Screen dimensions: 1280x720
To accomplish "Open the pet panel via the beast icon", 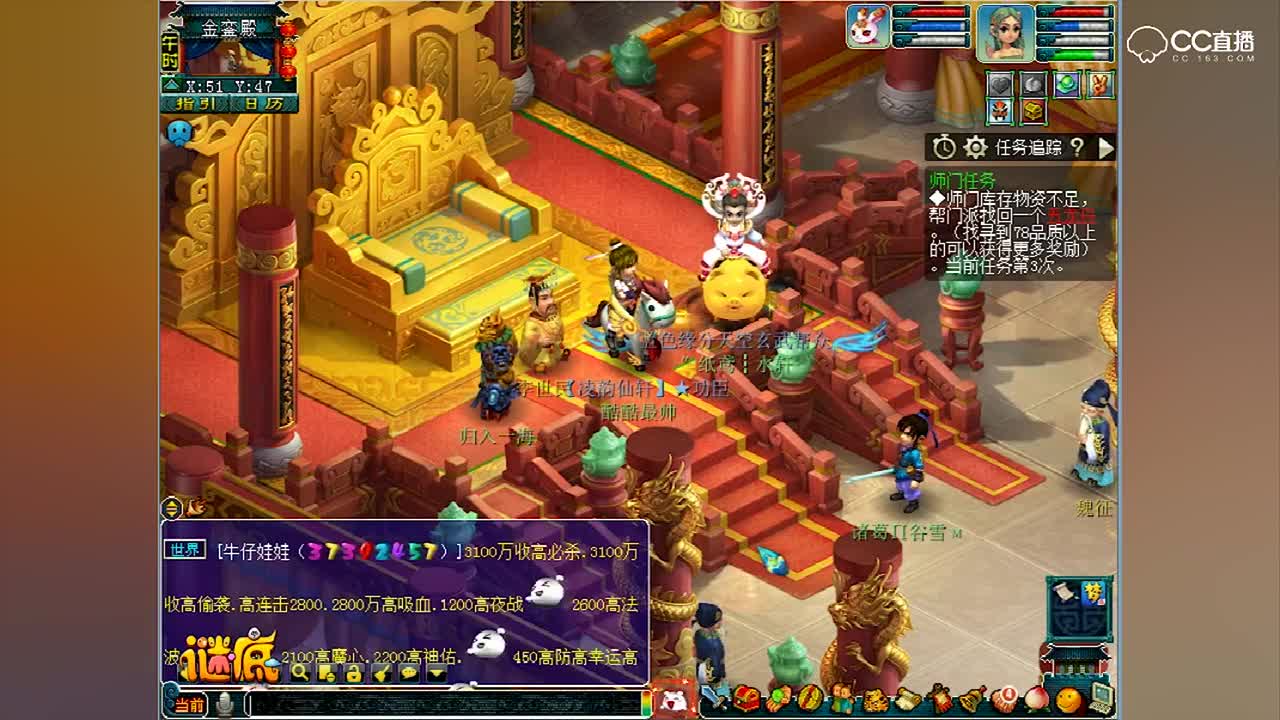I will [x=875, y=697].
